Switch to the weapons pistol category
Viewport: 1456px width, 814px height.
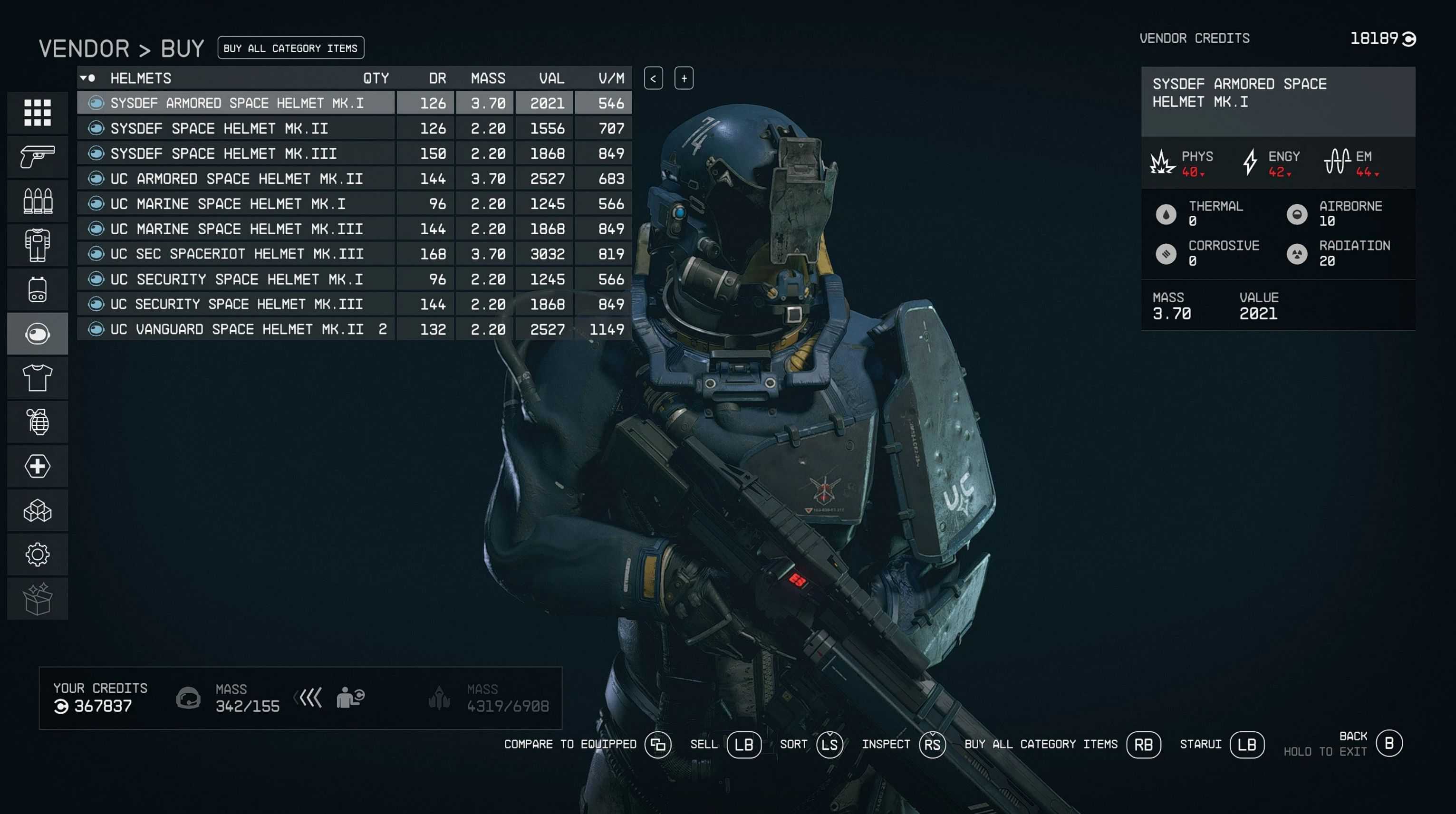coord(37,156)
